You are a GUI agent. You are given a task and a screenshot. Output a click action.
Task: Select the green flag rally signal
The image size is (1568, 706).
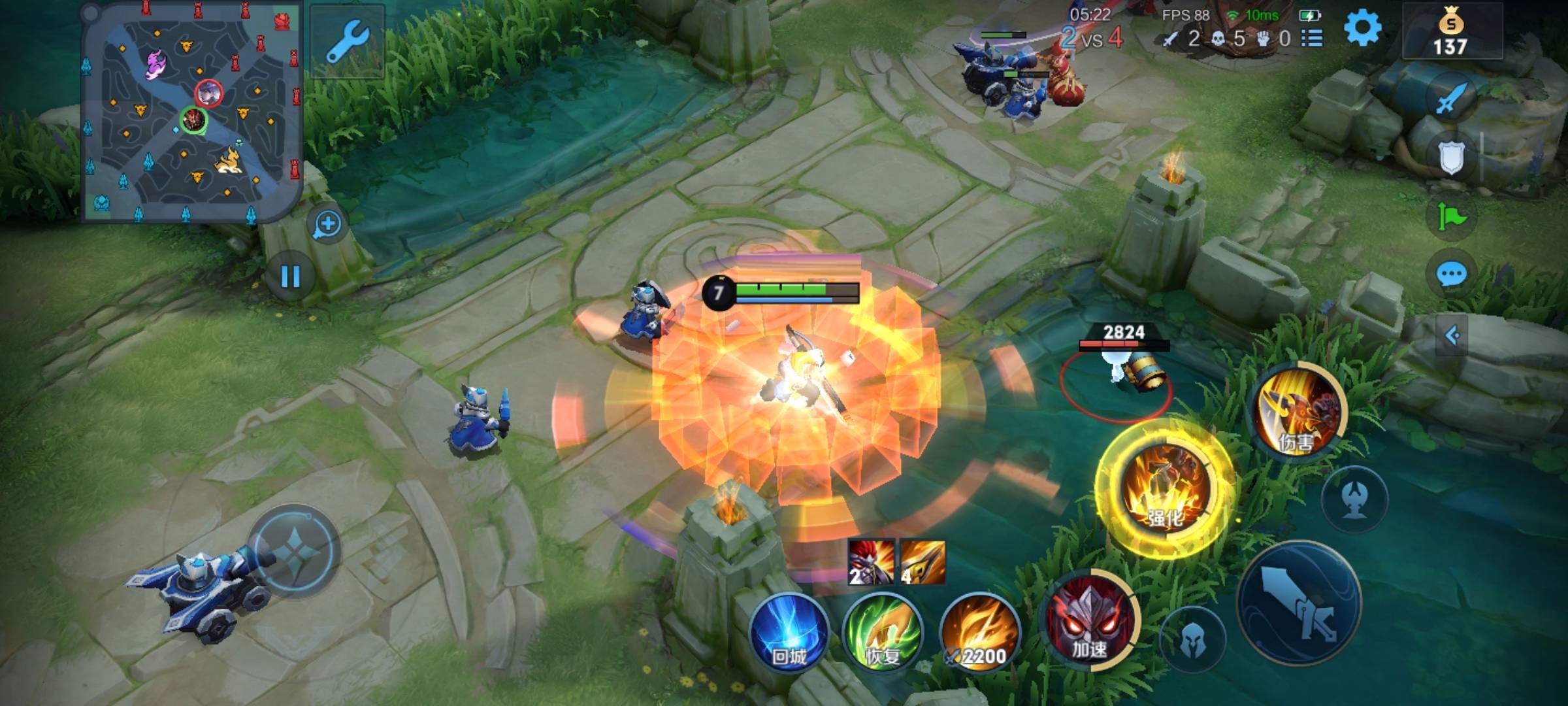point(1451,216)
